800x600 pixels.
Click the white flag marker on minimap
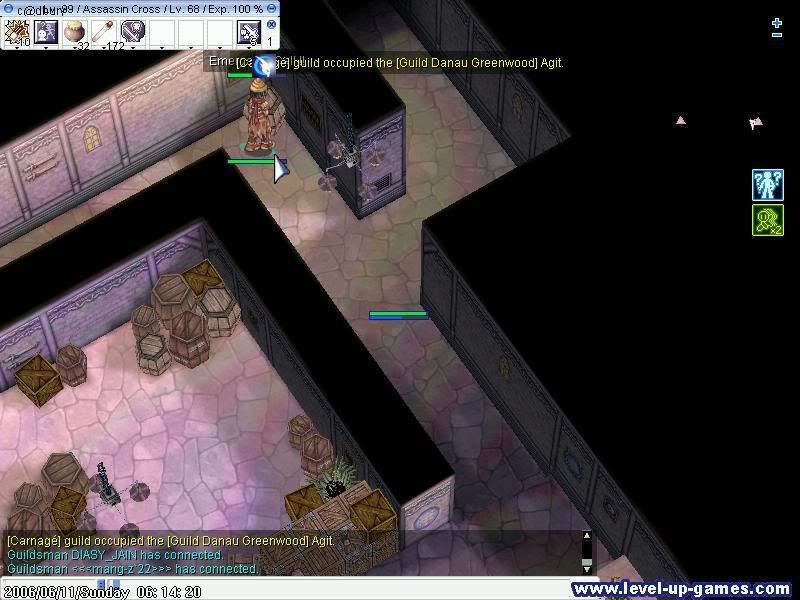point(755,124)
